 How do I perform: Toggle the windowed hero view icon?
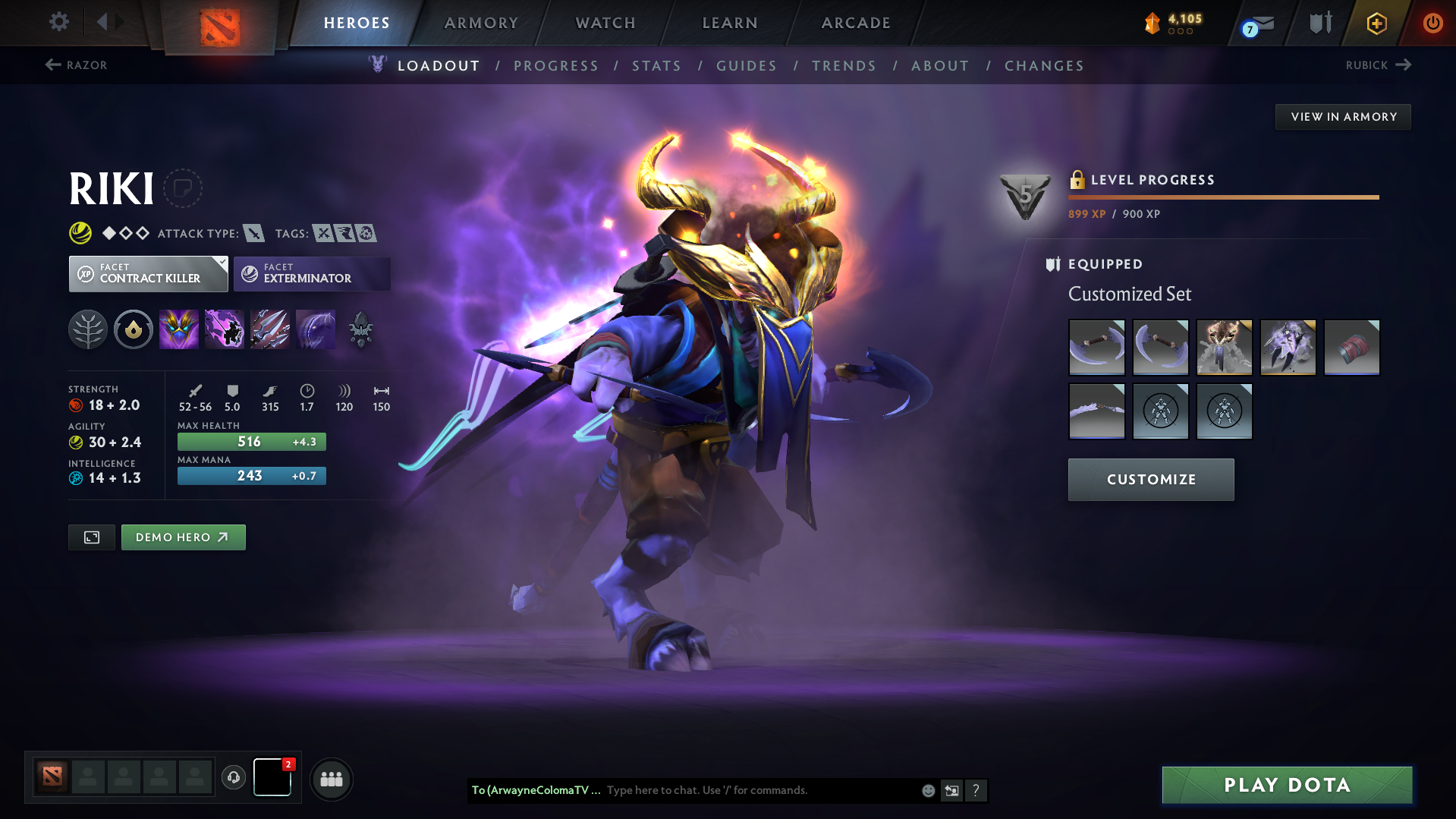[x=91, y=537]
